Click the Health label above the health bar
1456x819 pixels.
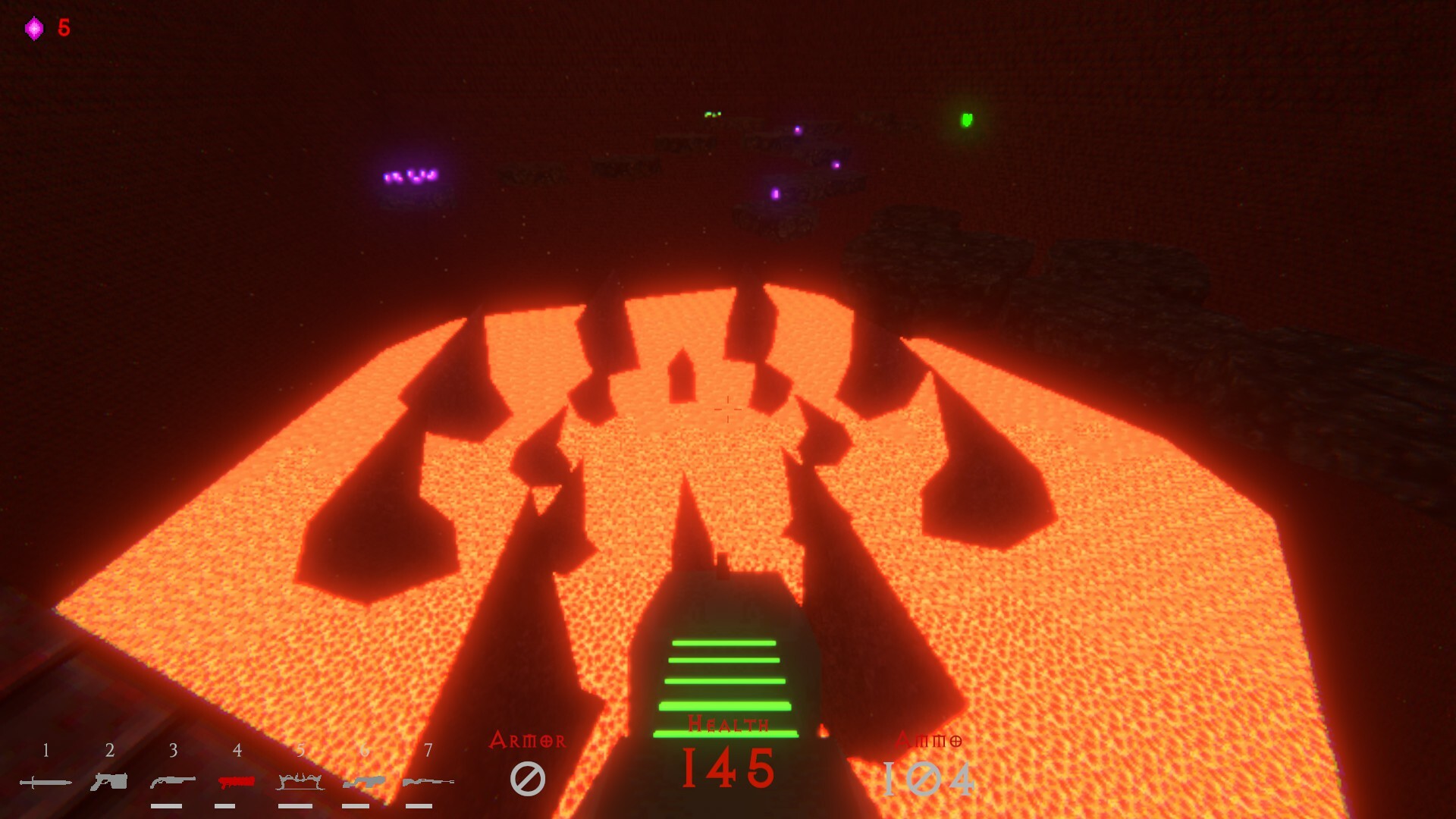[728, 724]
